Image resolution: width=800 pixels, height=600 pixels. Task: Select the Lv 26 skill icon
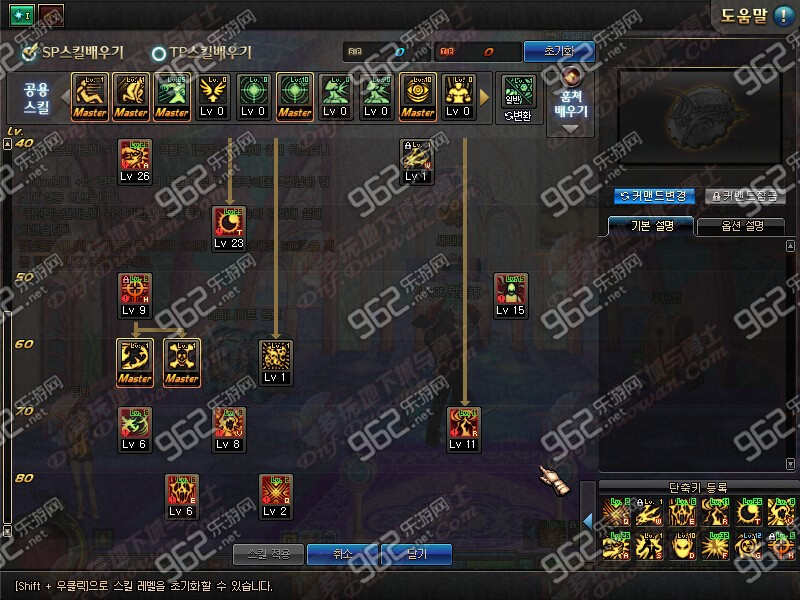pos(135,162)
